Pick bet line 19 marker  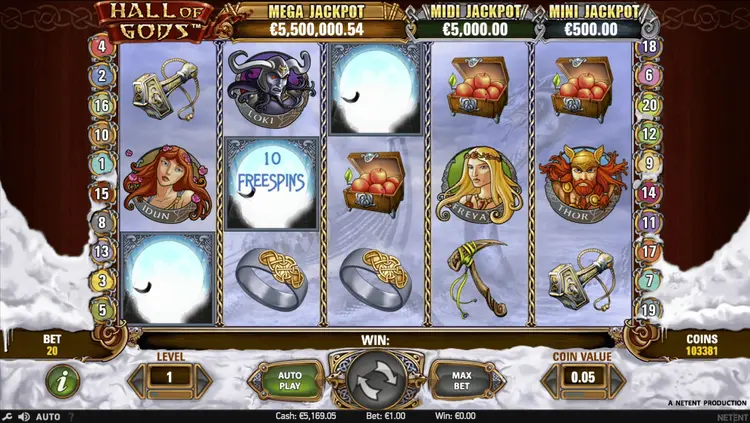point(650,310)
